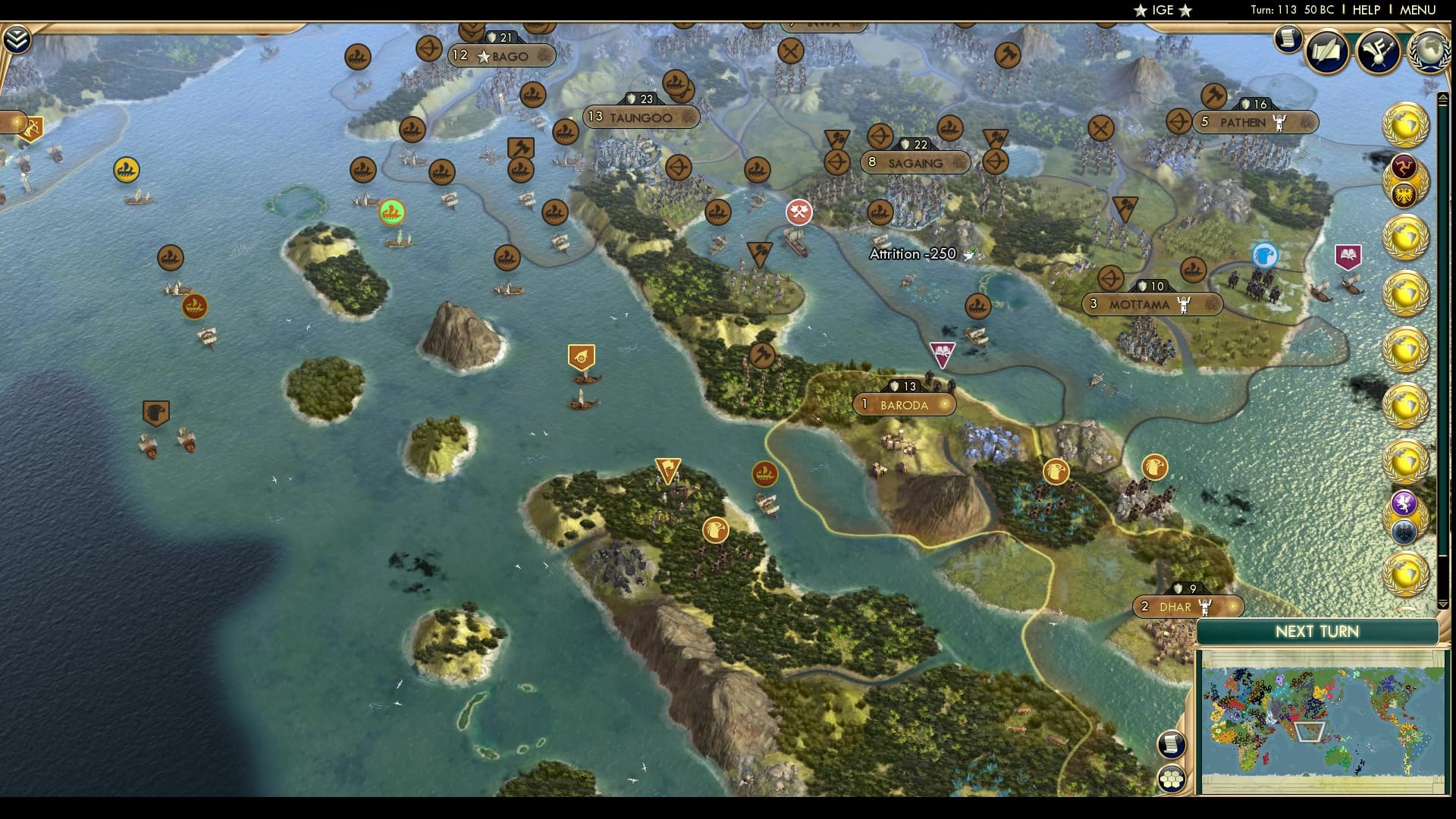1456x819 pixels.
Task: Select the green galley unit in a circle
Action: click(391, 212)
